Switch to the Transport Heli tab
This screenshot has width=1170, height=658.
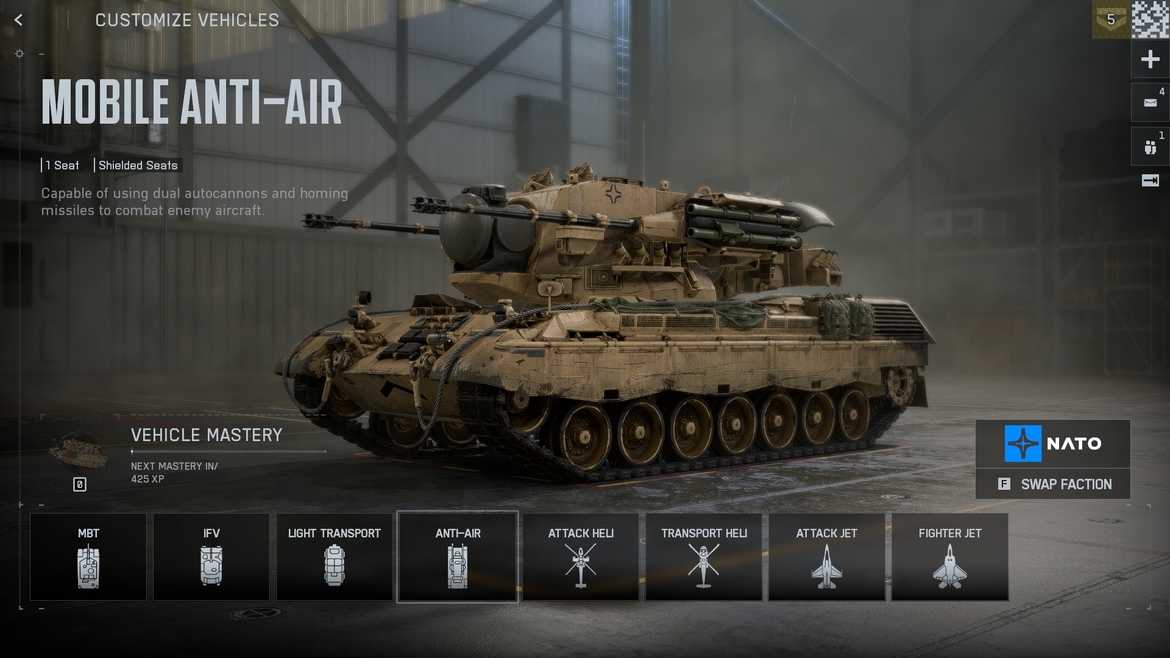point(704,557)
